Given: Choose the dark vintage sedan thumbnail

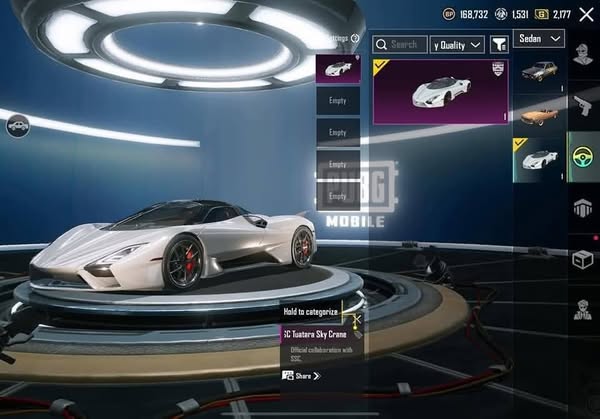Looking at the screenshot, I should coord(539,71).
